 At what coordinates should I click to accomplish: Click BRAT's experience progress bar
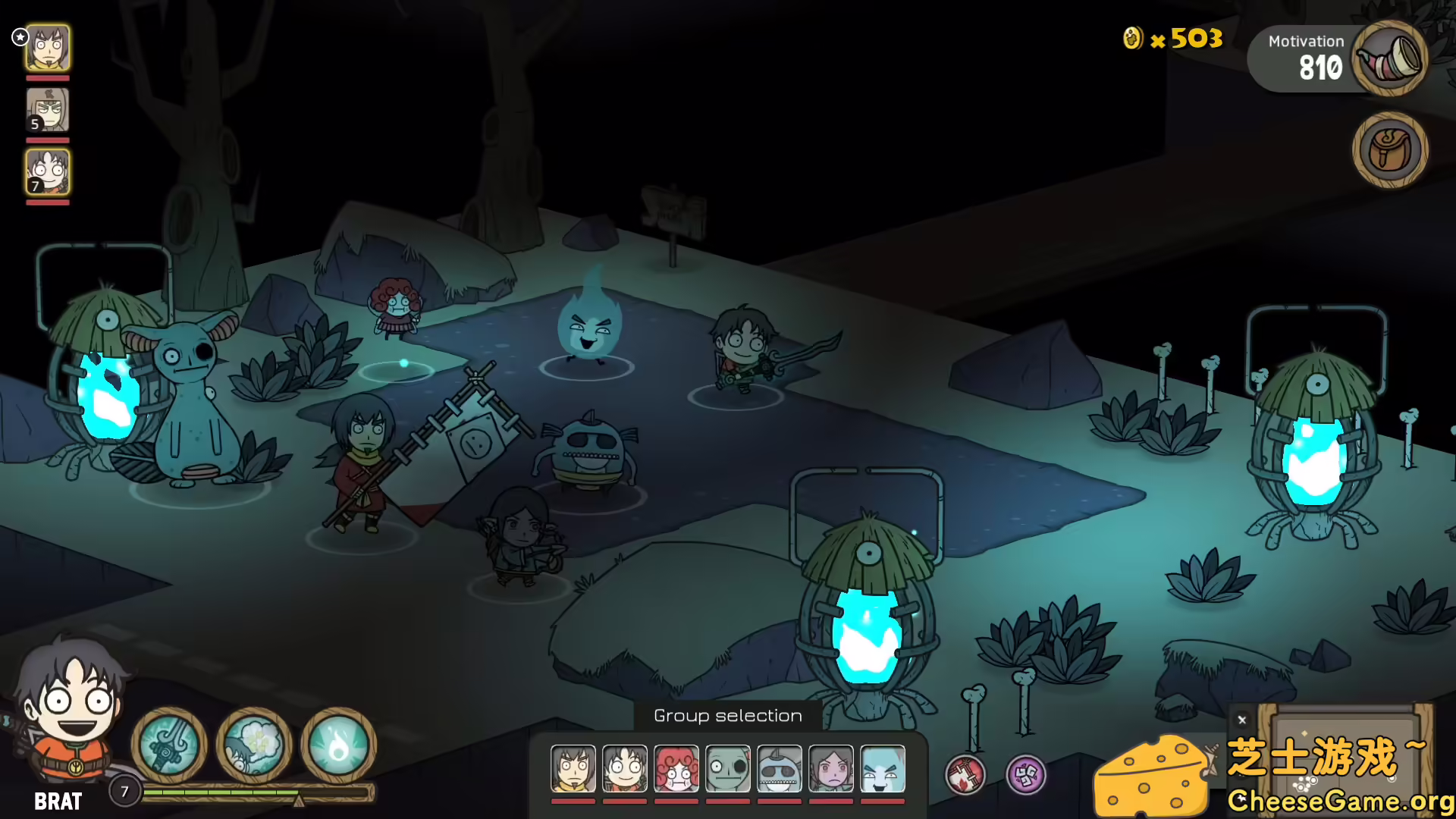[227, 792]
